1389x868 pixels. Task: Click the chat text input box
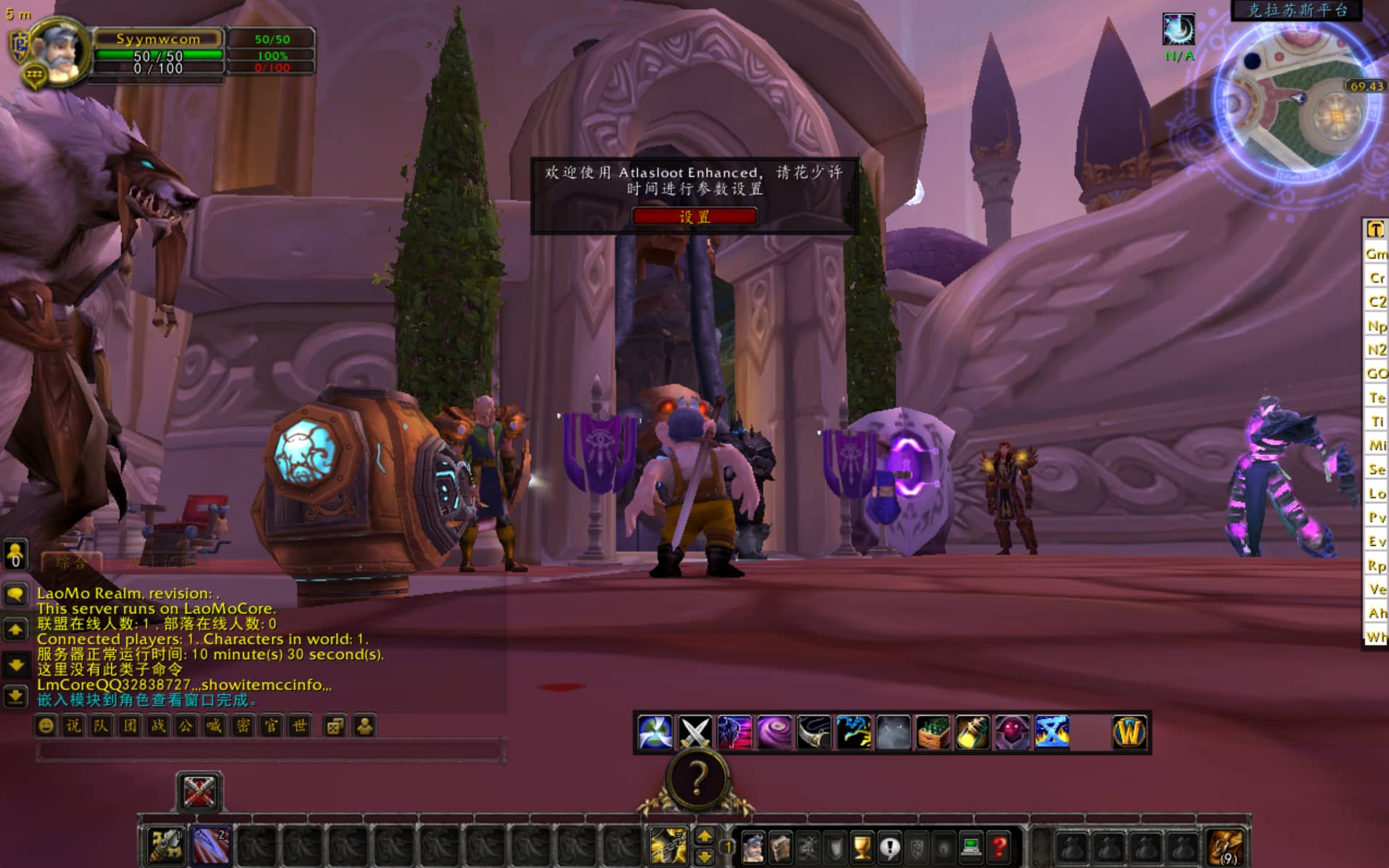point(269,750)
